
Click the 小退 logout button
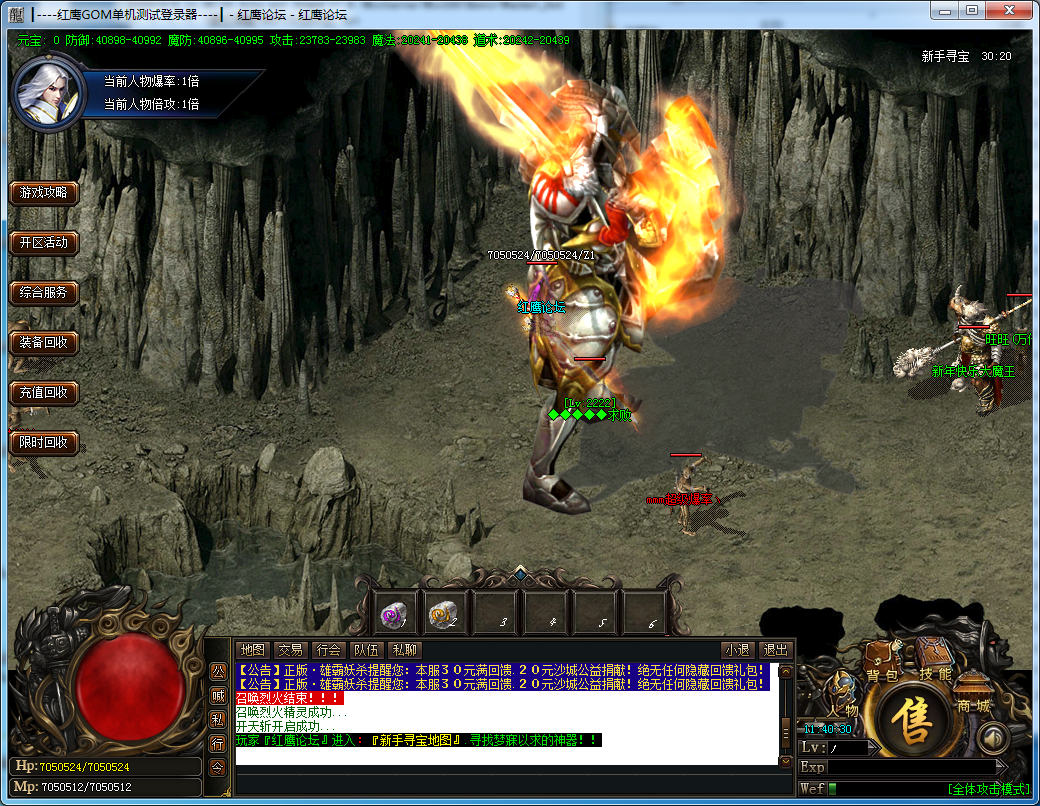pos(738,649)
